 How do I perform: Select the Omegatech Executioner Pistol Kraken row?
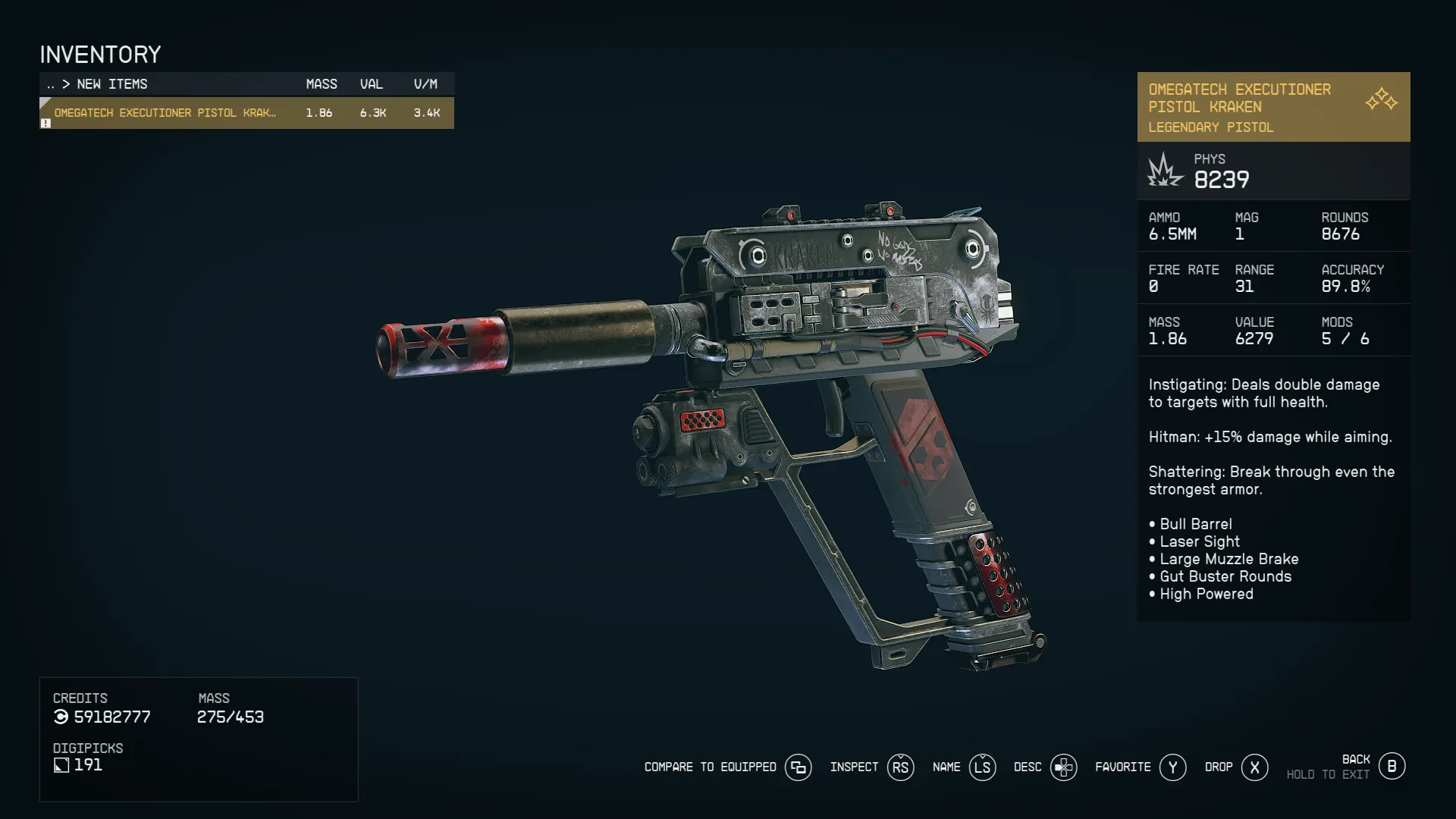pyautogui.click(x=246, y=113)
